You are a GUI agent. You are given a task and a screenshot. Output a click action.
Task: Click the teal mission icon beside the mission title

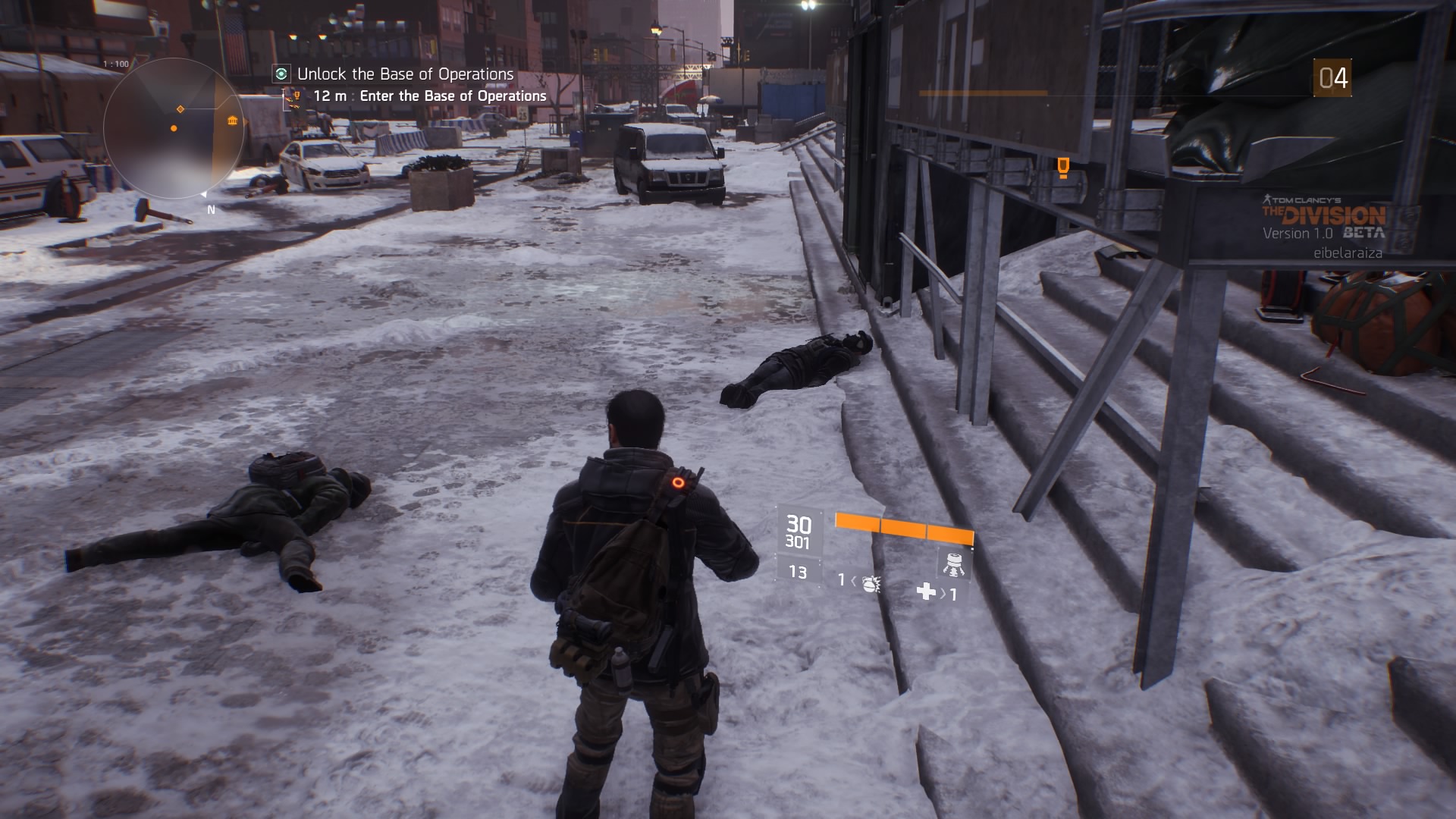pos(281,74)
